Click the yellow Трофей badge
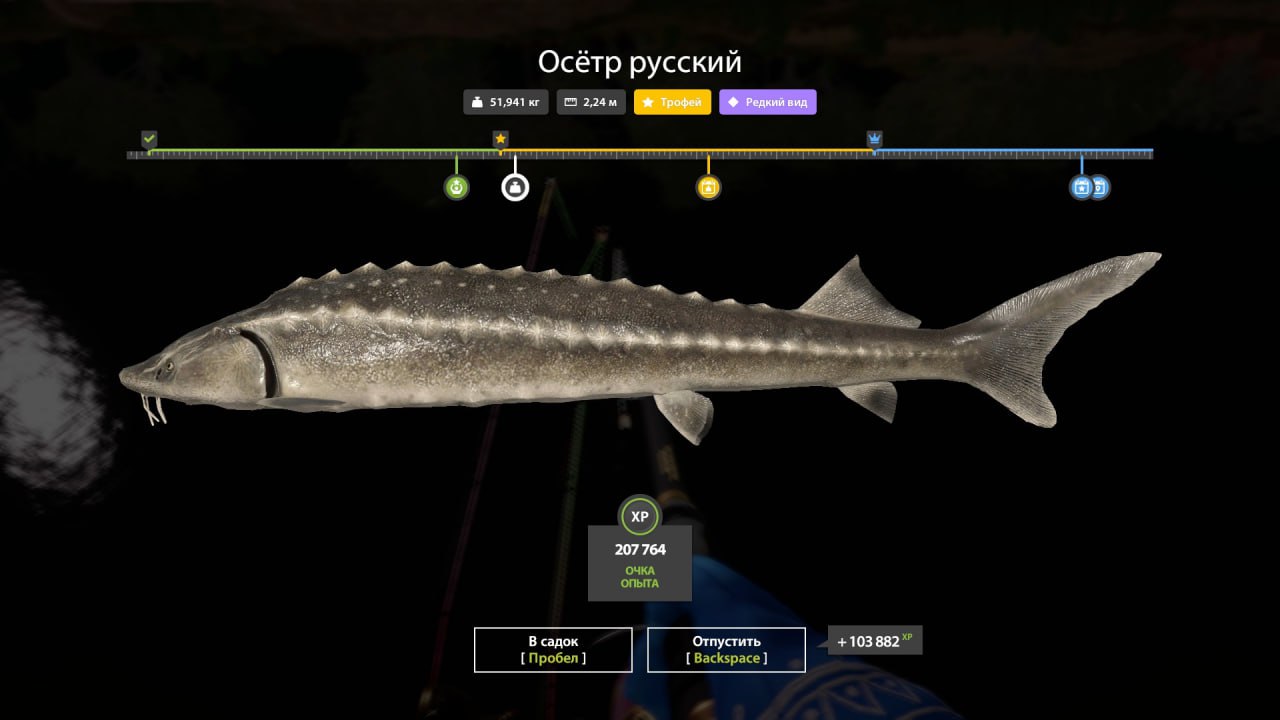Viewport: 1280px width, 720px height. pyautogui.click(x=673, y=102)
